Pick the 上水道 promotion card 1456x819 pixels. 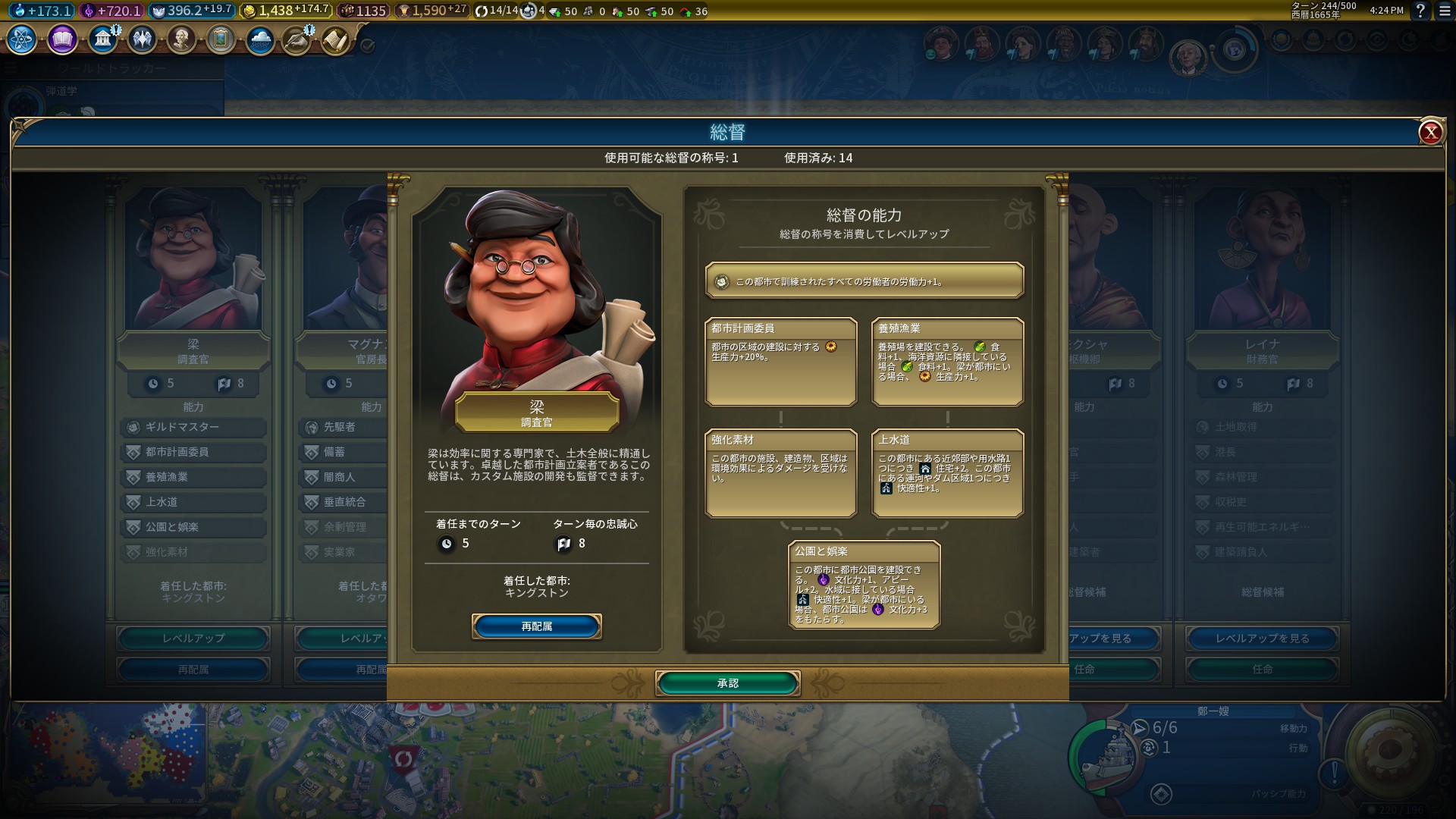947,472
